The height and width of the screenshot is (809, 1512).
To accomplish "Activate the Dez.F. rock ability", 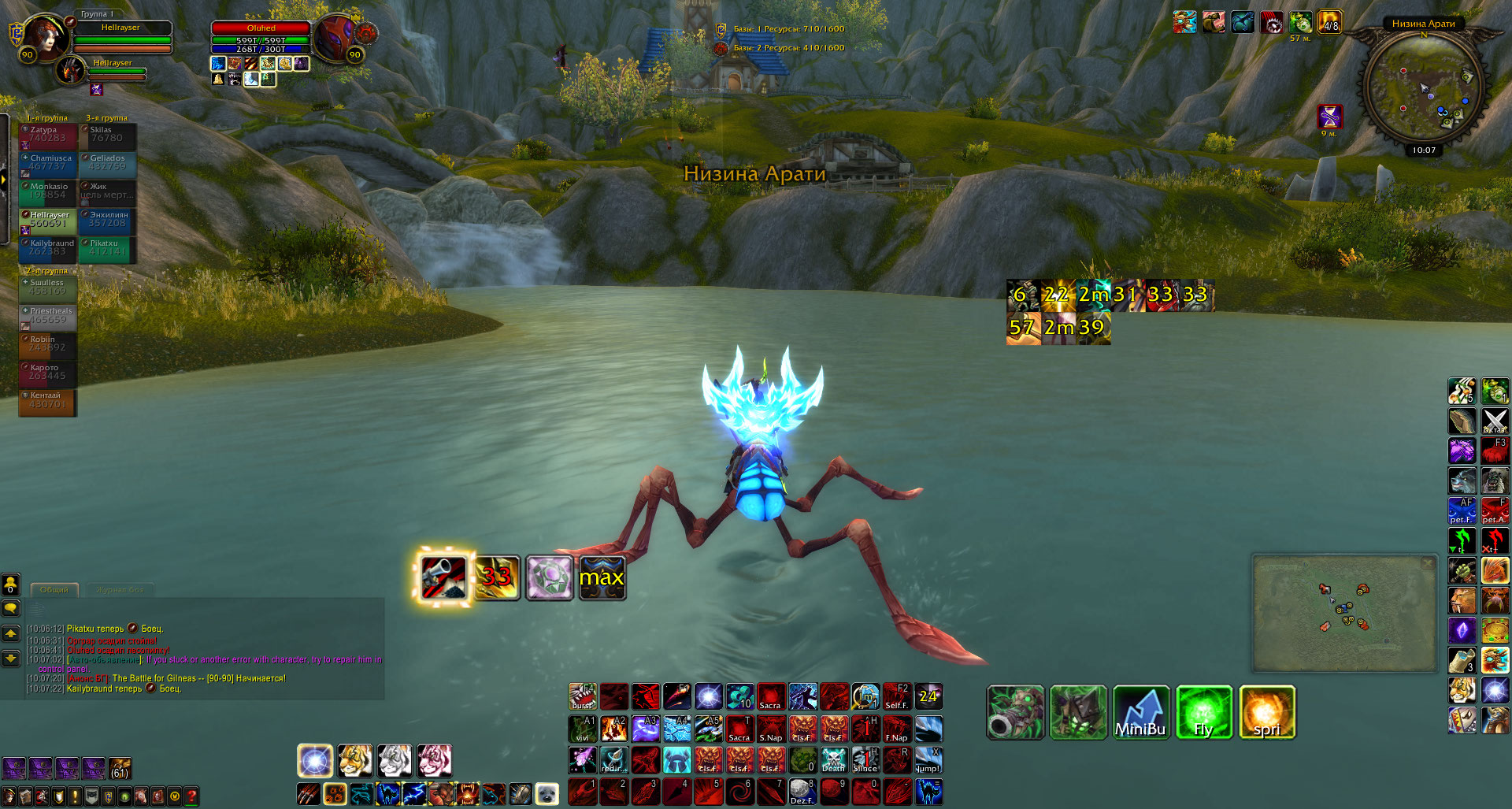I will coord(802,792).
